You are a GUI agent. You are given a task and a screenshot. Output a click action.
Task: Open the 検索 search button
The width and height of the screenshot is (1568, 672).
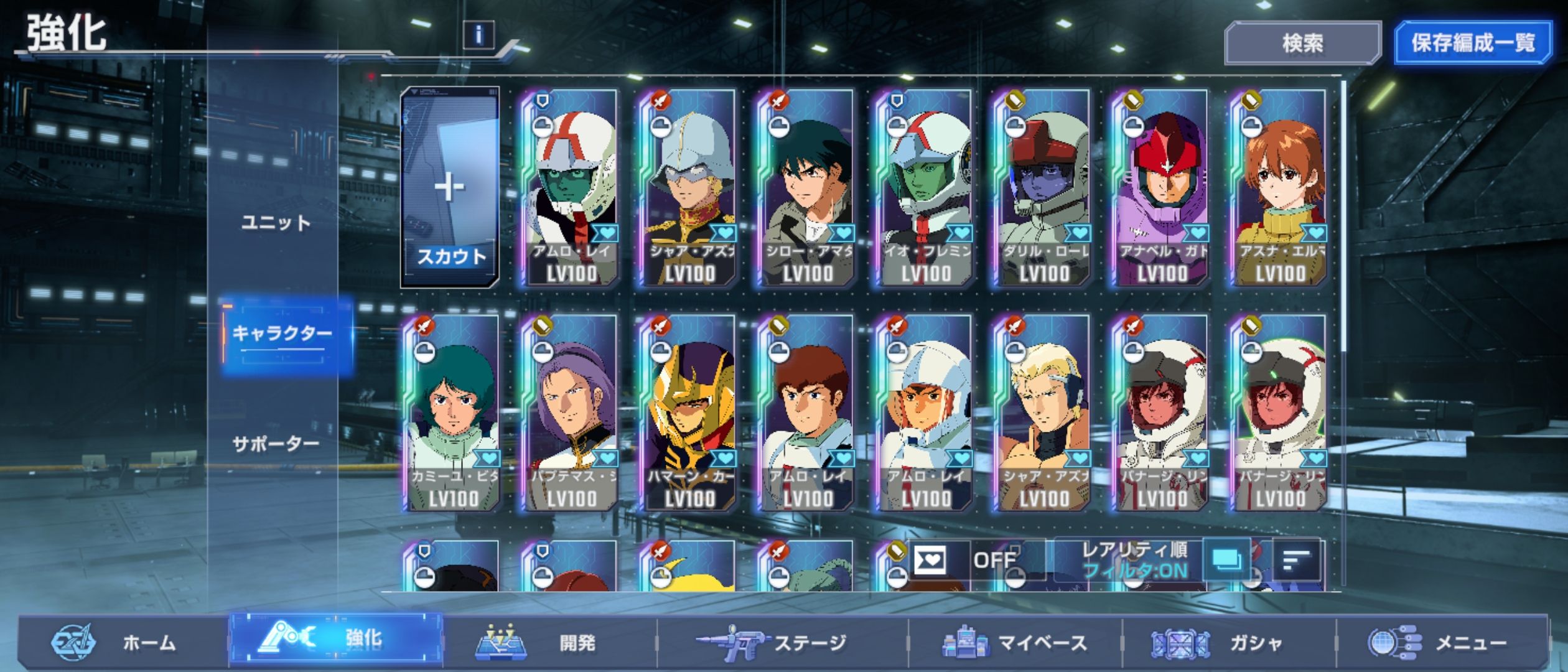pyautogui.click(x=1302, y=43)
